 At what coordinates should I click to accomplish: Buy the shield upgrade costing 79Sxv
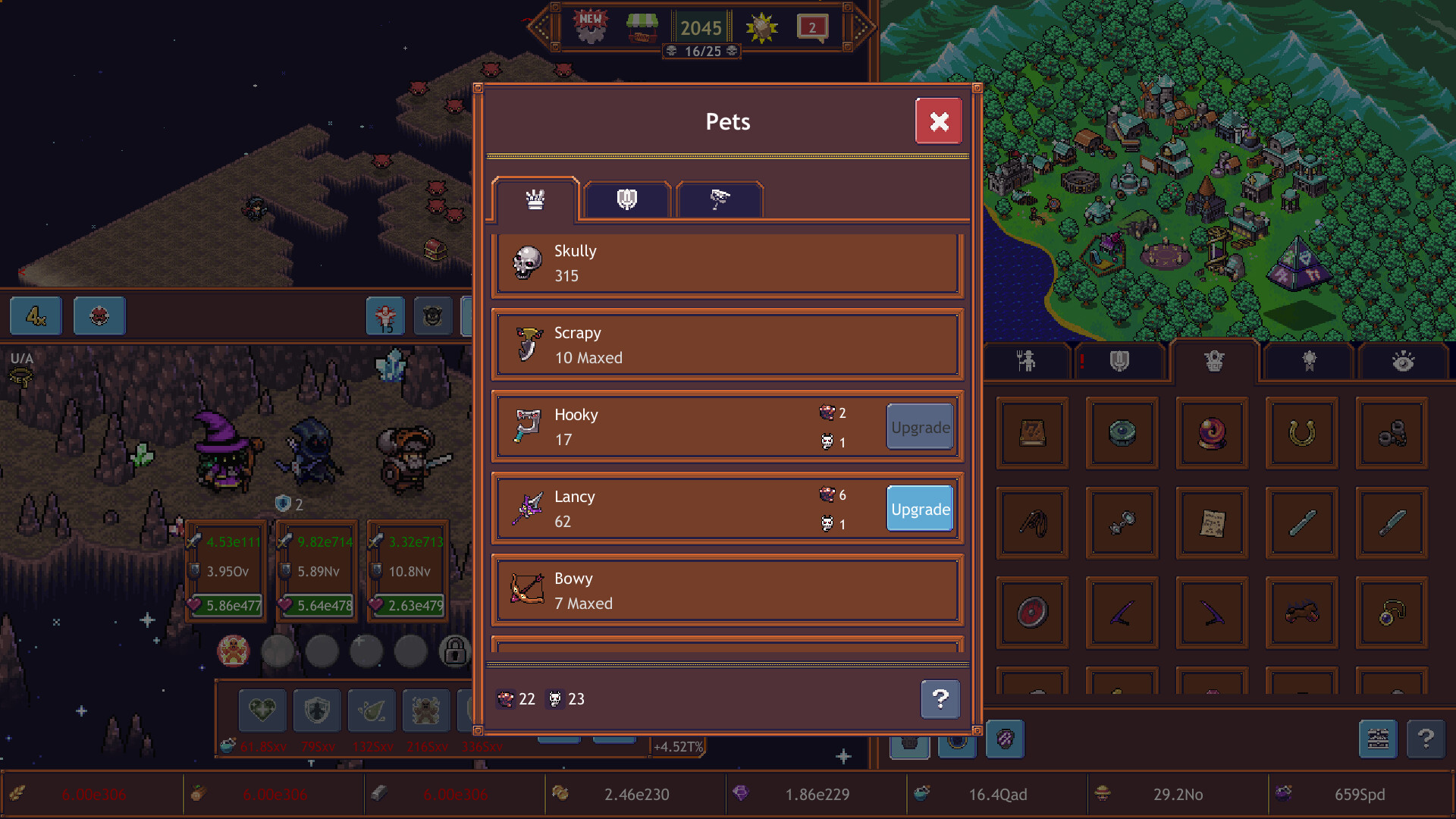tap(316, 711)
